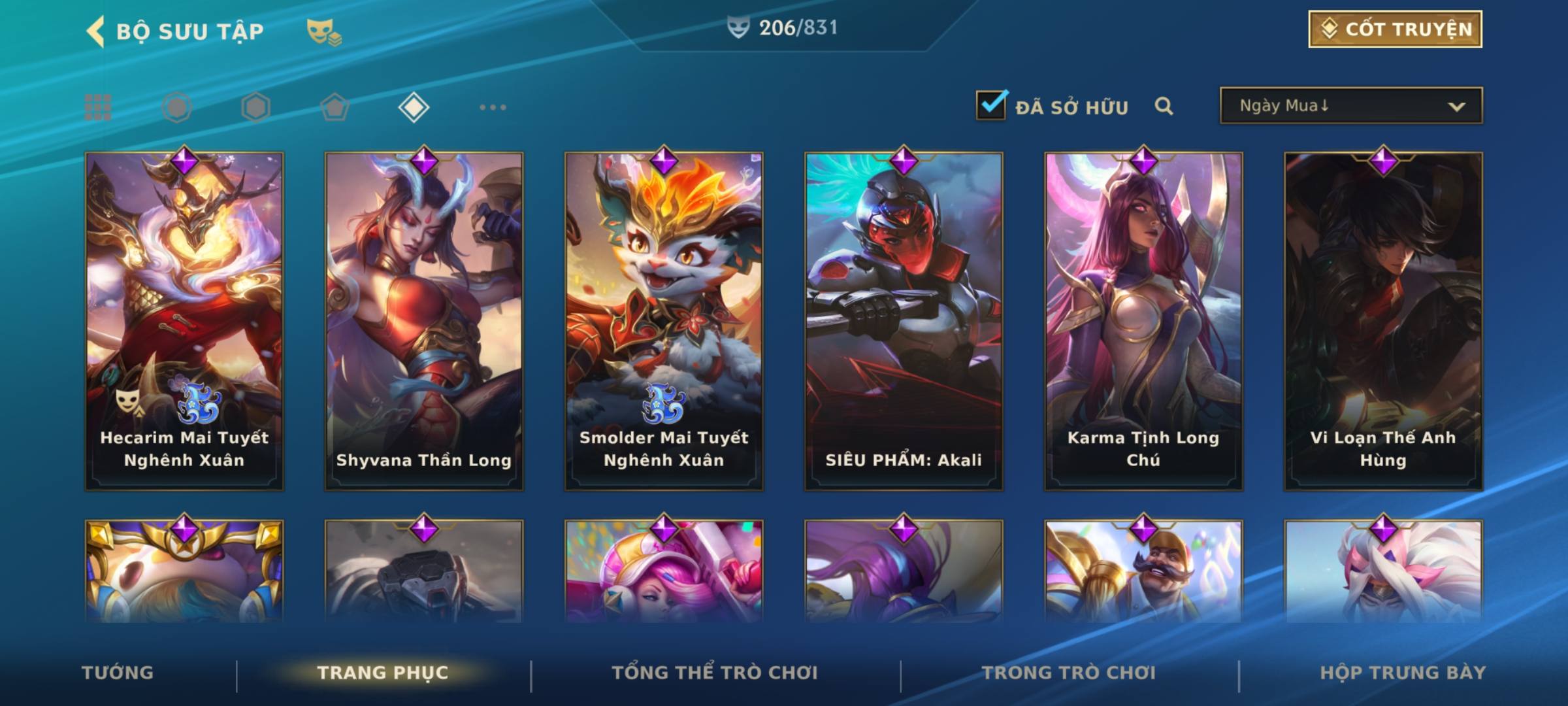Select the grid all-rarities filter
Image resolution: width=1568 pixels, height=706 pixels.
pyautogui.click(x=98, y=107)
